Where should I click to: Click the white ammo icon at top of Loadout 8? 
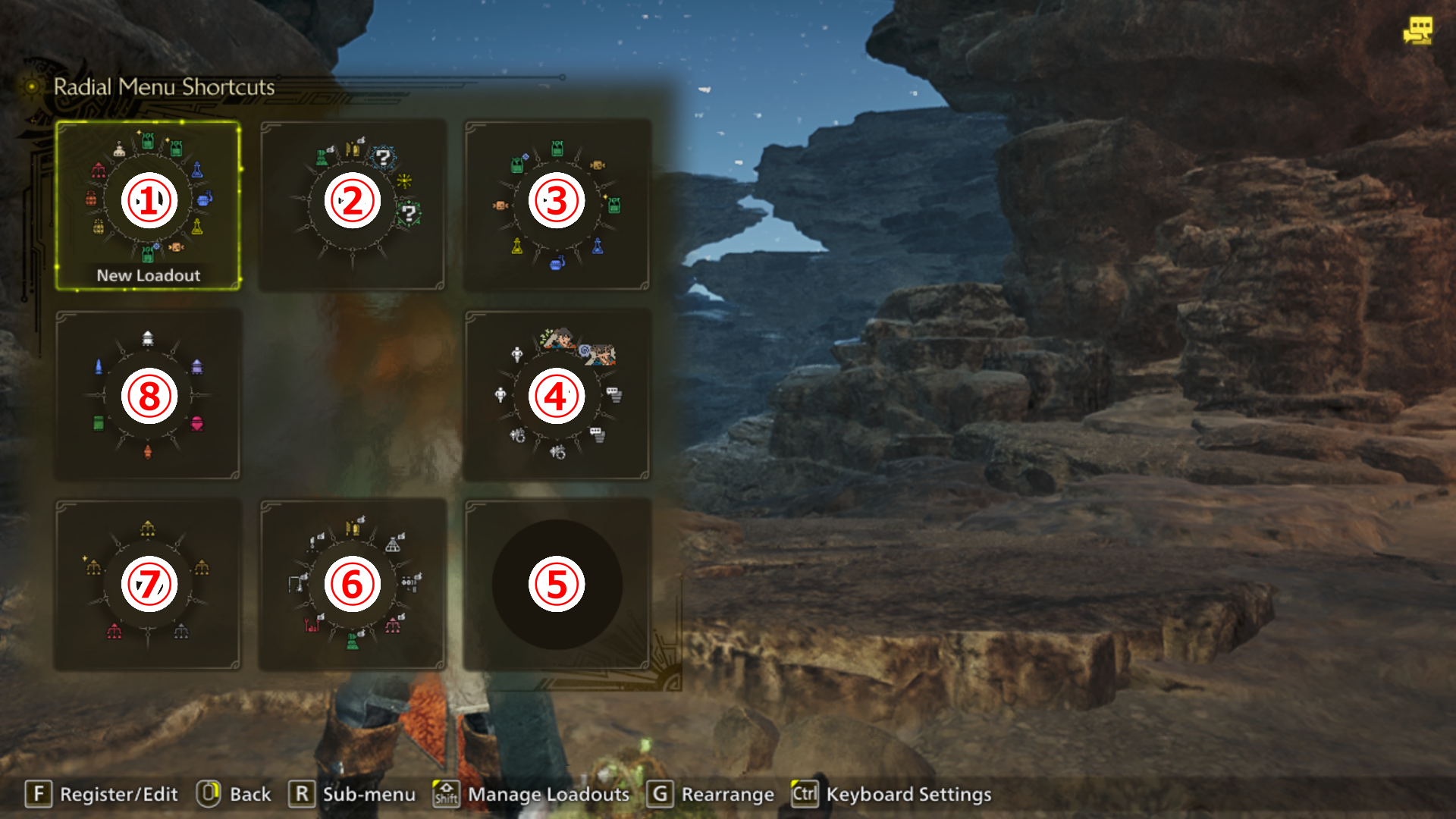point(147,338)
